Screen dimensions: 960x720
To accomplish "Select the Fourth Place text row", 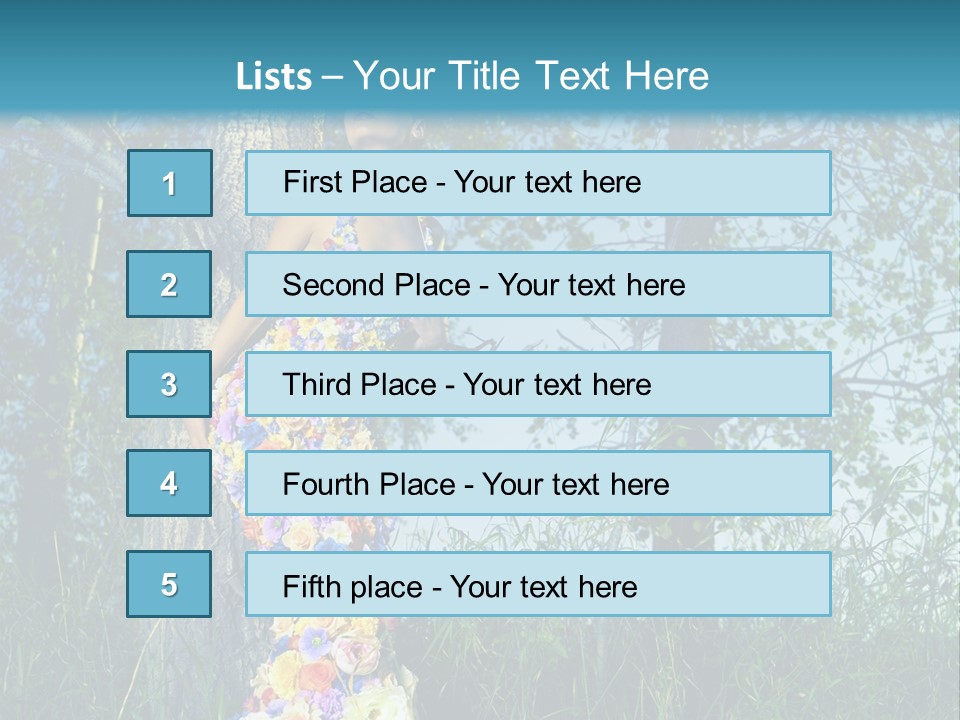I will tap(538, 484).
